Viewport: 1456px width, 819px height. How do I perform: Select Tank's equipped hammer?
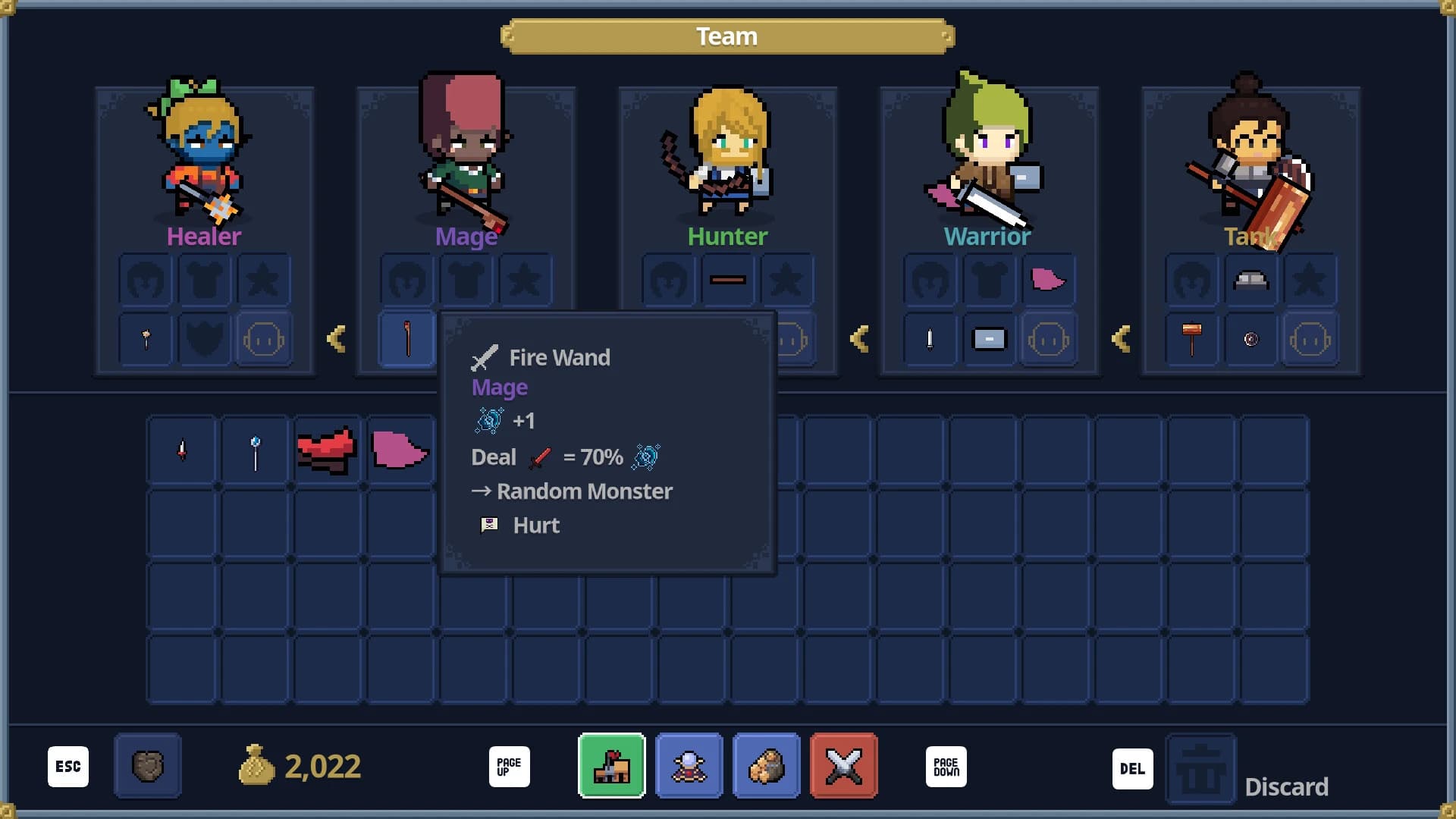(1192, 339)
